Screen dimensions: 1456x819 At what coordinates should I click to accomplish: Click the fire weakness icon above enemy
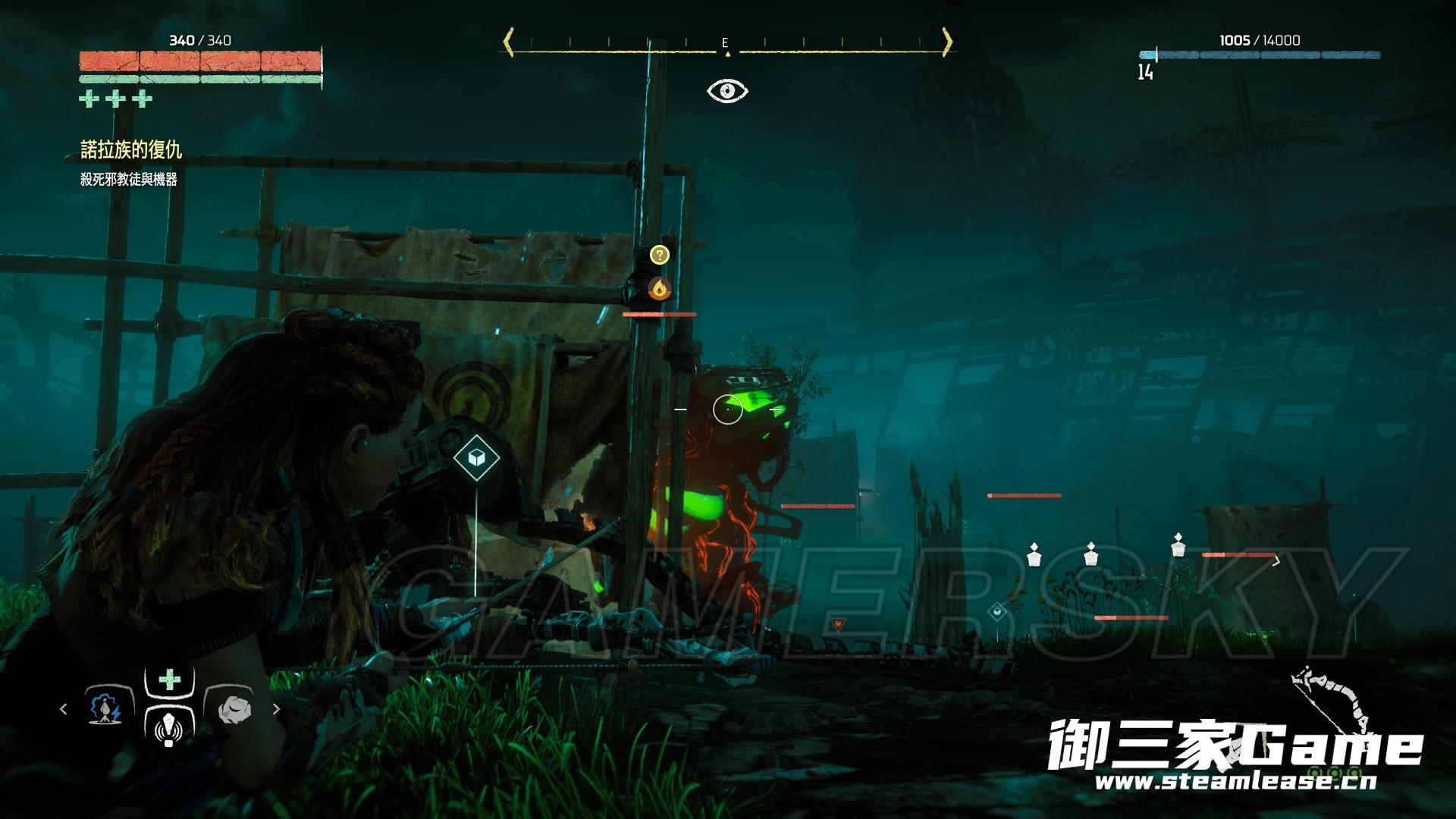click(660, 288)
